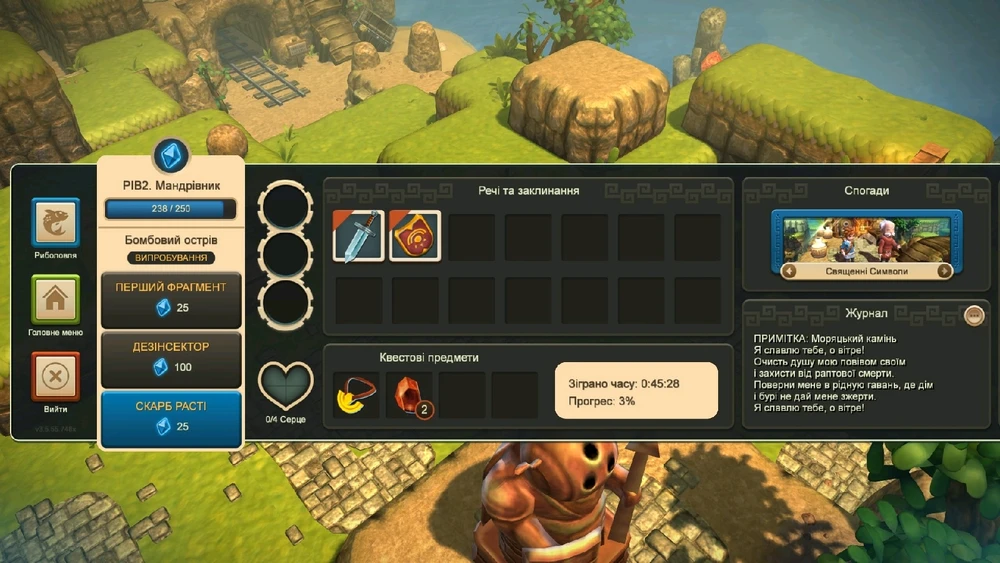Open the Риболовля fishing button
Screen dimensions: 1000x563
pos(56,221)
